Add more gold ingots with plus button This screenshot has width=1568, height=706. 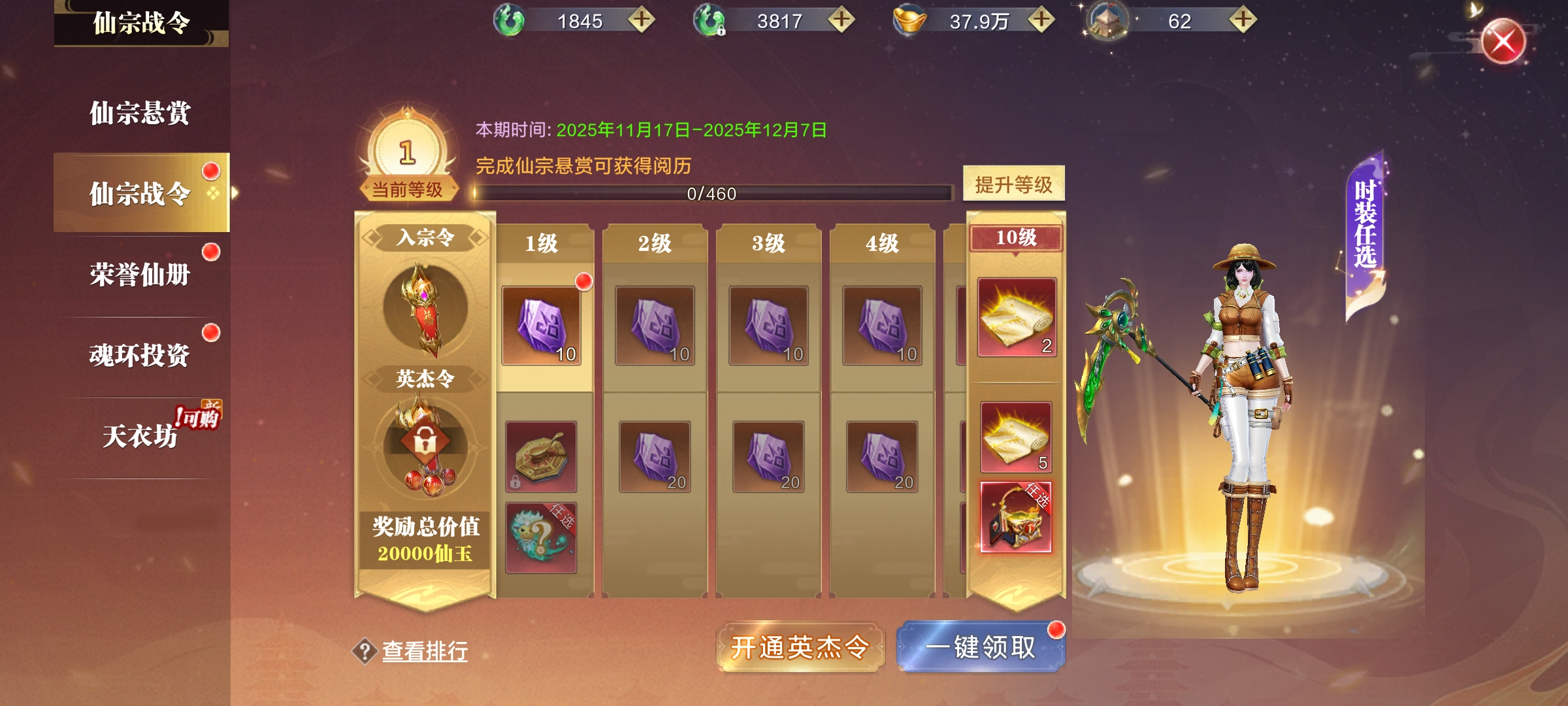tap(1041, 20)
